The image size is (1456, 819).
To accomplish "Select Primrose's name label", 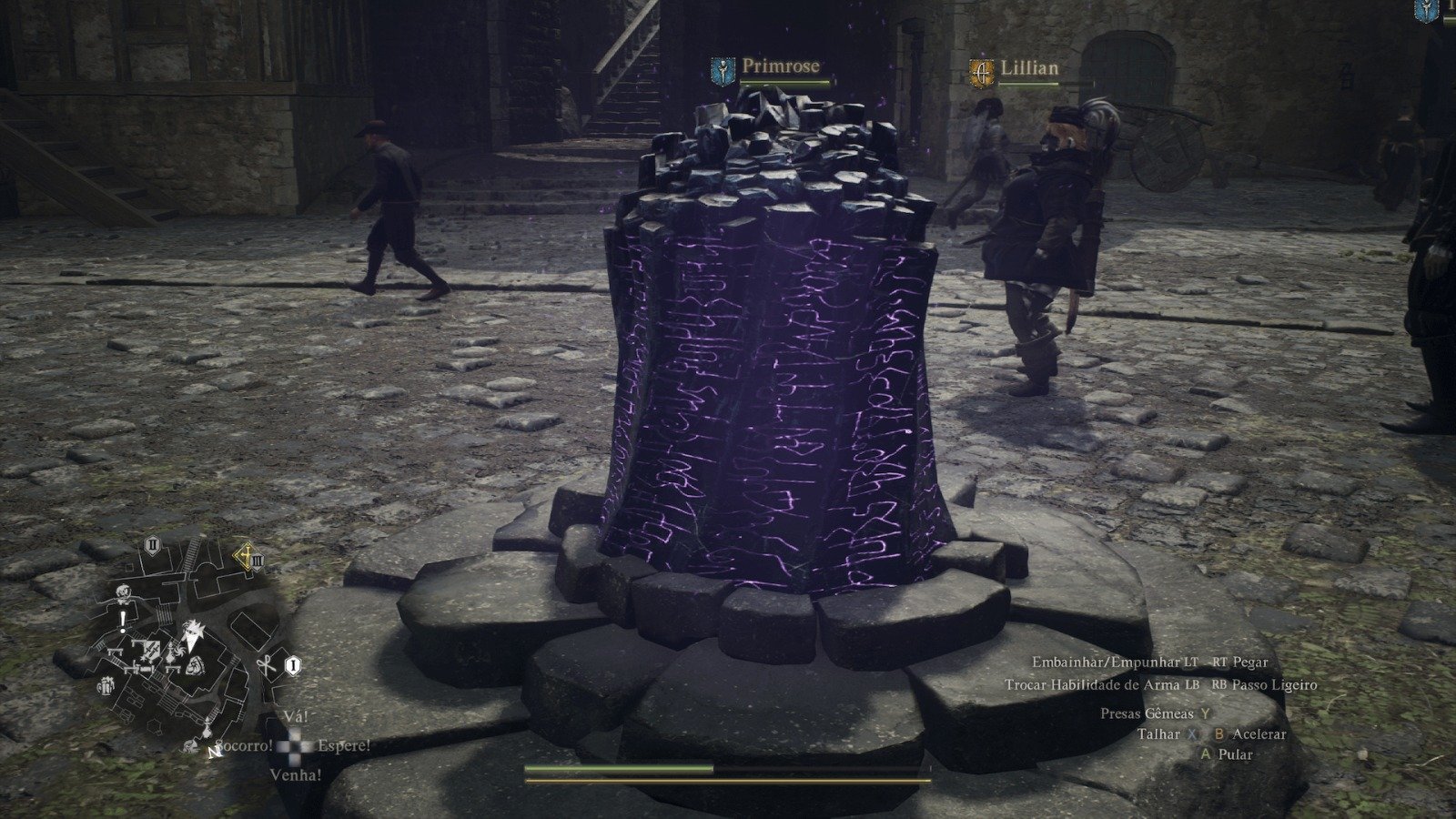I will (781, 66).
